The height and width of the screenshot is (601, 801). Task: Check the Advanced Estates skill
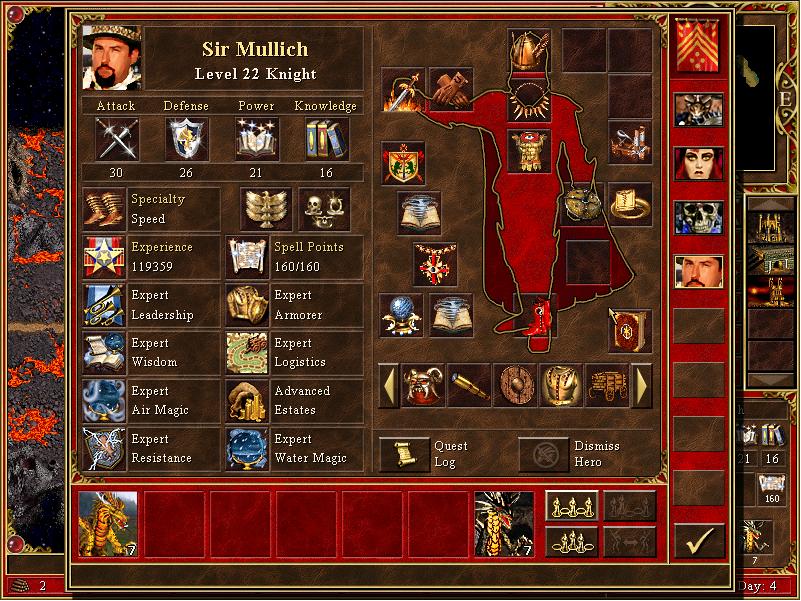coord(246,401)
